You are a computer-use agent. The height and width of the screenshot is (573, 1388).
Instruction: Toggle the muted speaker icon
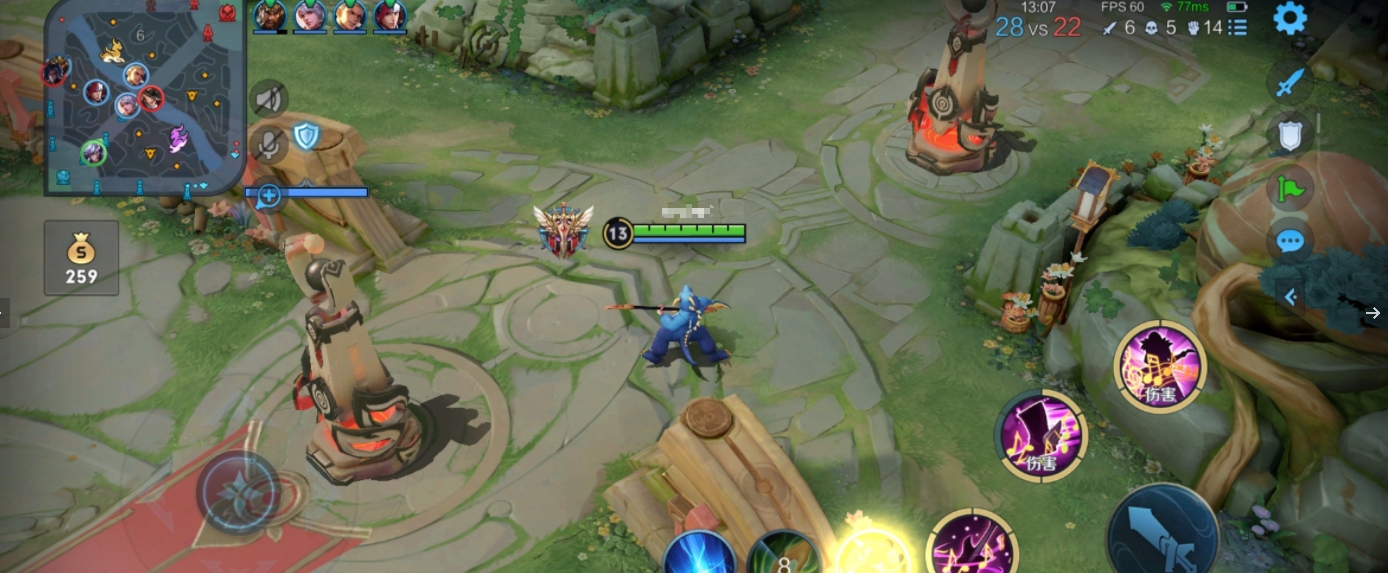pos(268,98)
